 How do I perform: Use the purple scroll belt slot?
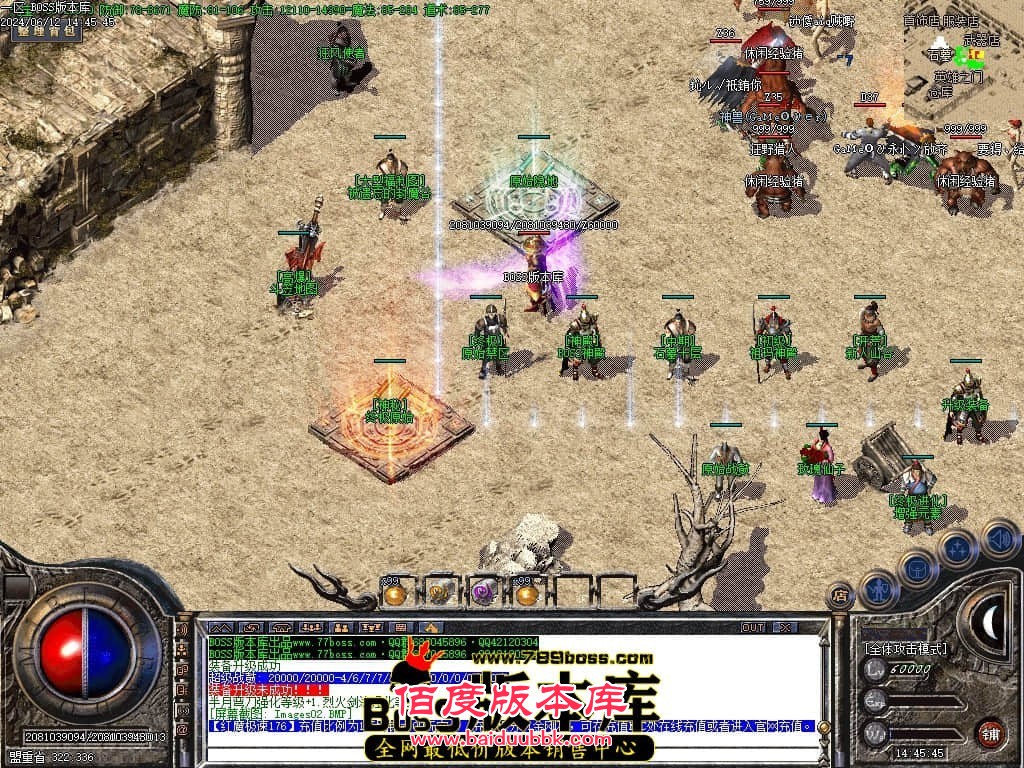tap(484, 594)
